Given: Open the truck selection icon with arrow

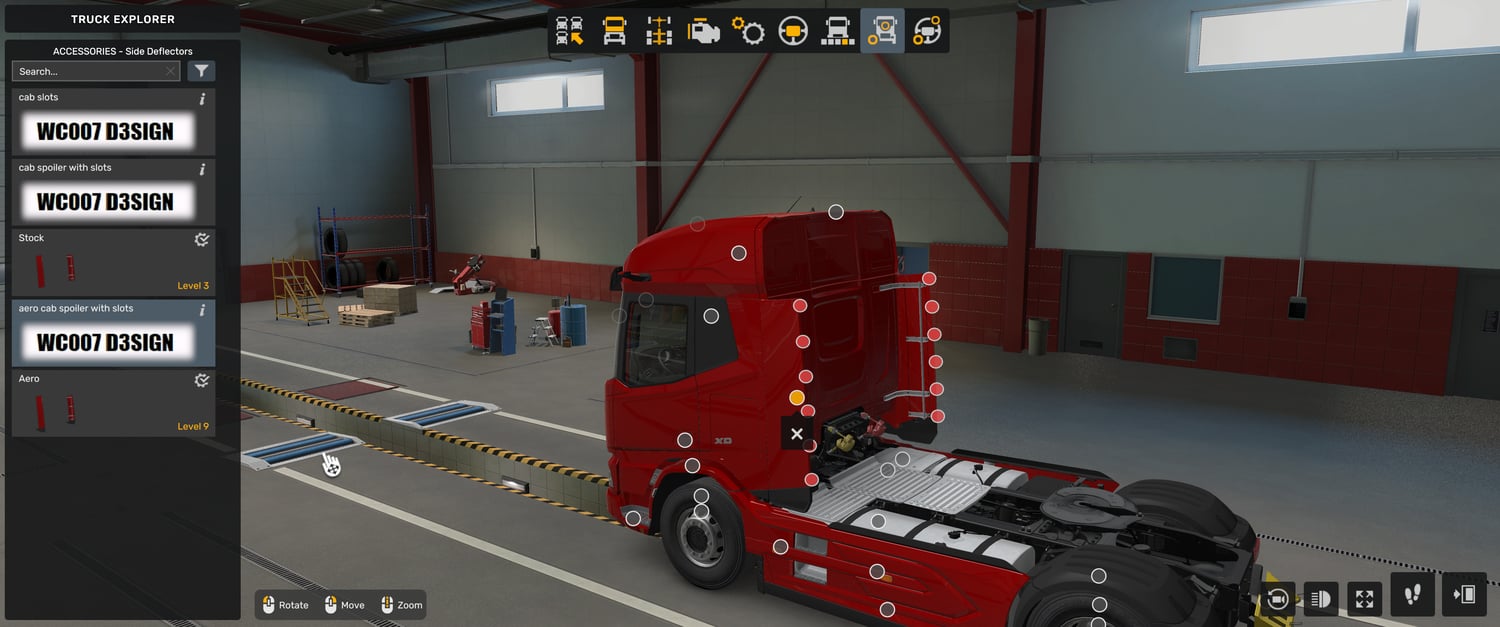Looking at the screenshot, I should 570,31.
